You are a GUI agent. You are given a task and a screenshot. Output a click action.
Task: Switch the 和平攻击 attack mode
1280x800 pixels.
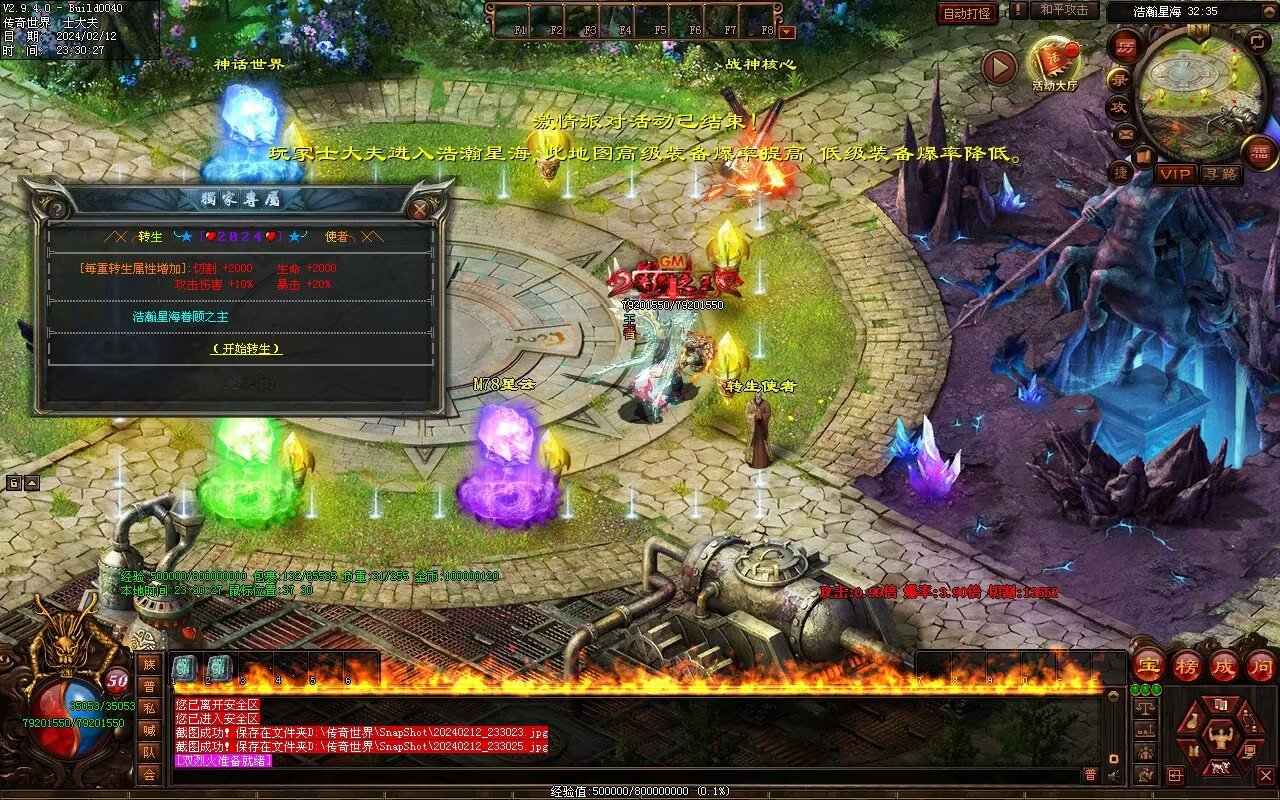click(1063, 10)
